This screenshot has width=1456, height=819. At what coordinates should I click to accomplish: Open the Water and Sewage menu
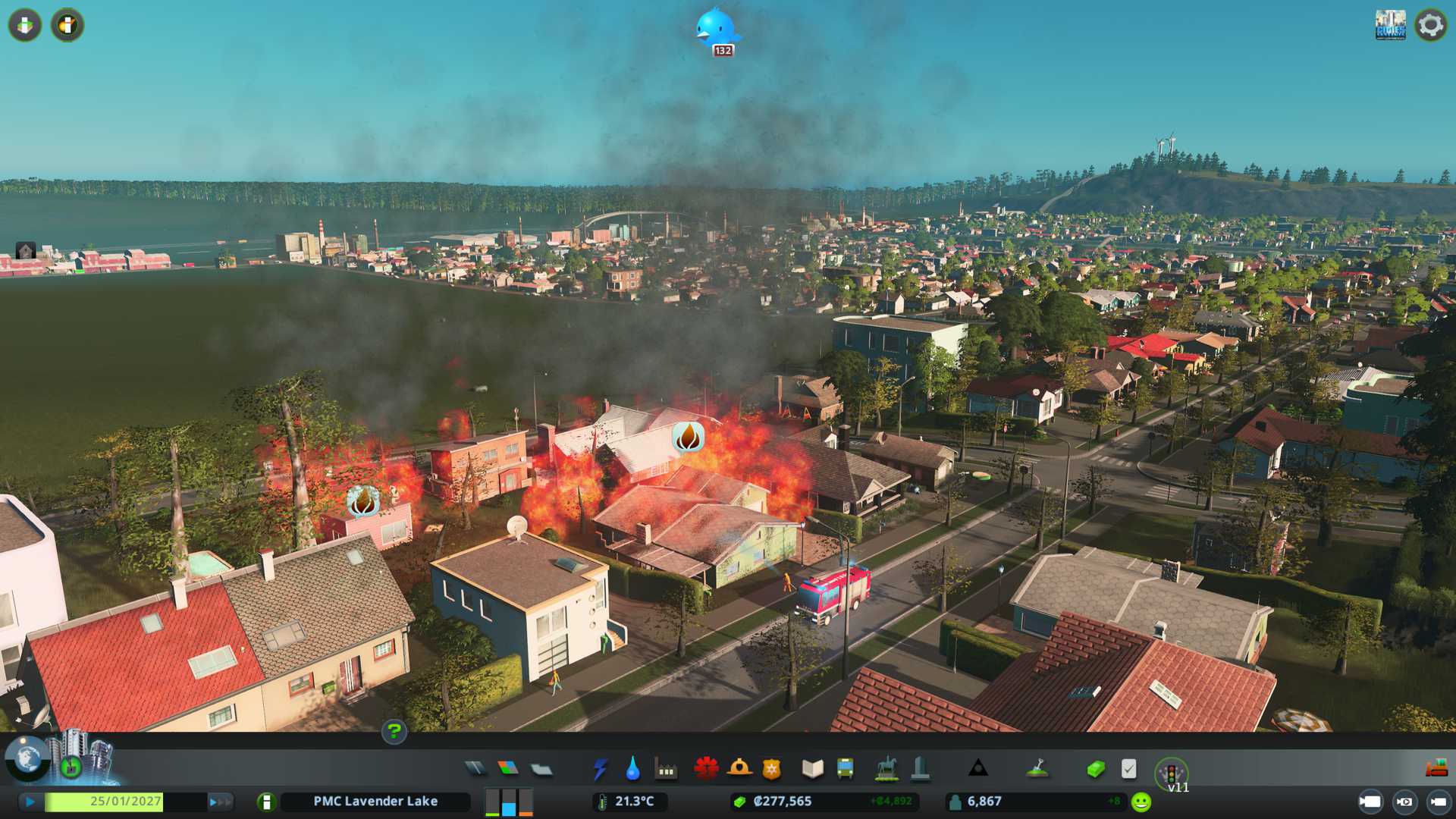point(632,769)
